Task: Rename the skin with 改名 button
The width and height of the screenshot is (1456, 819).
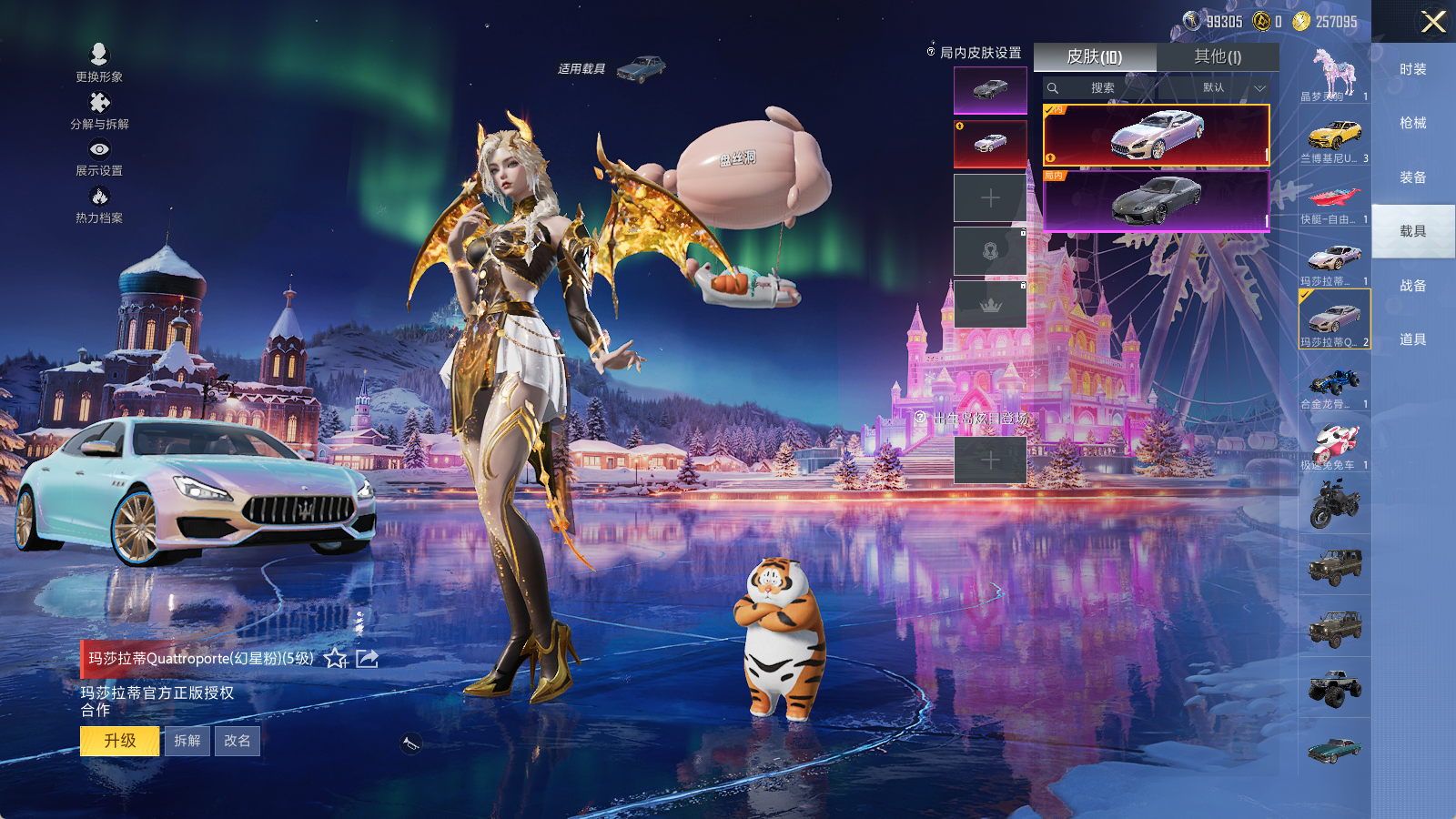Action: point(238,741)
